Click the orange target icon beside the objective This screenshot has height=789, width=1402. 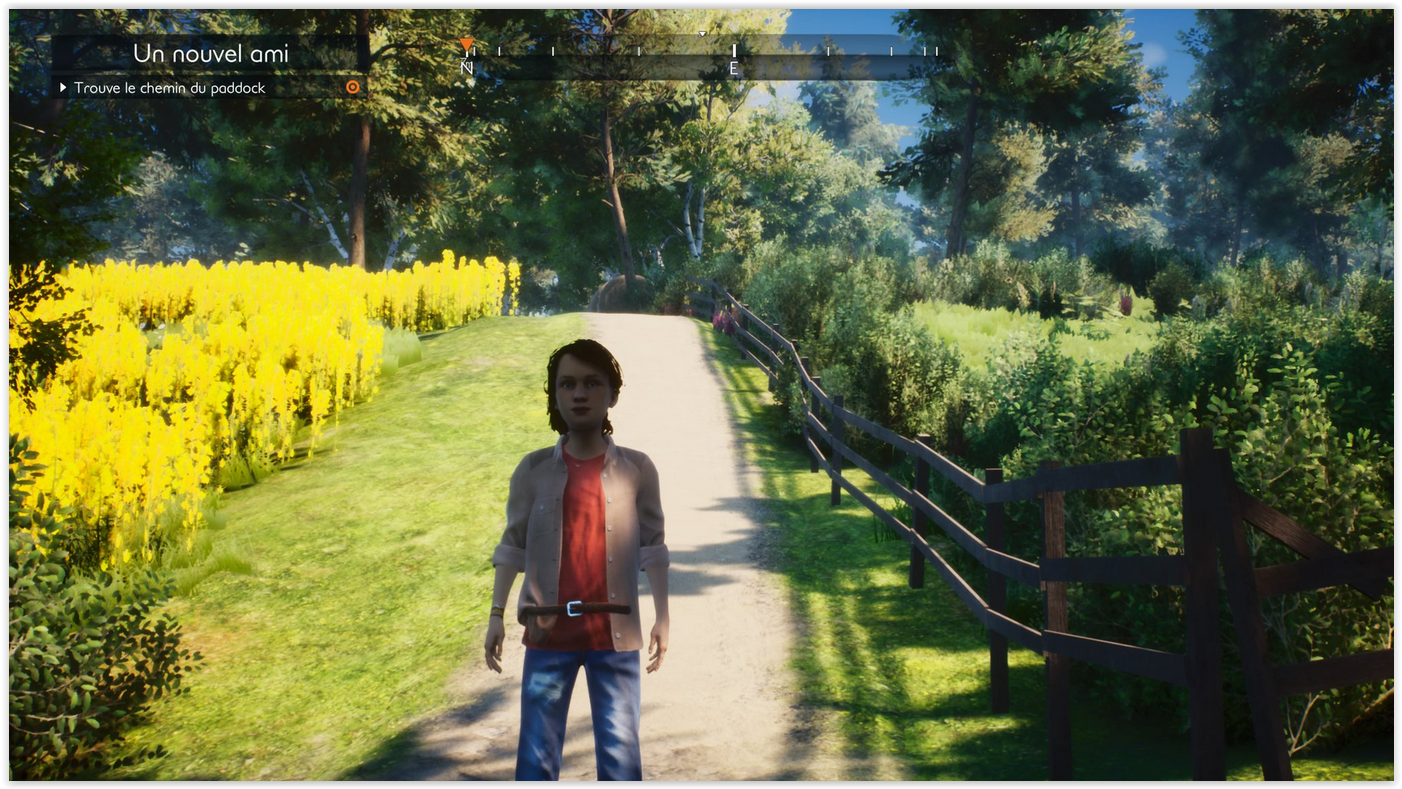[x=352, y=88]
